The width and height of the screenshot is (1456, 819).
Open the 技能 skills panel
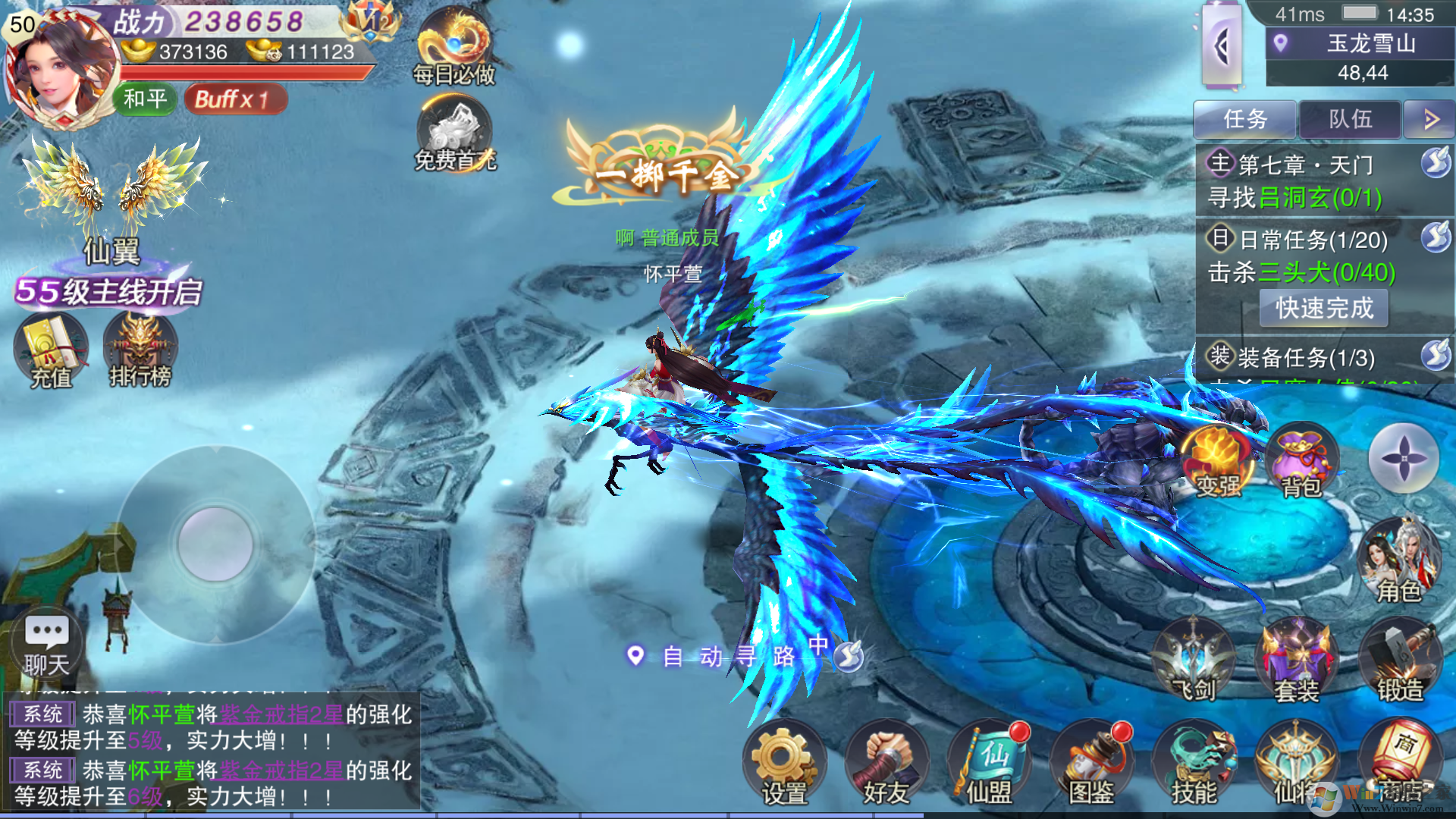tap(1194, 764)
